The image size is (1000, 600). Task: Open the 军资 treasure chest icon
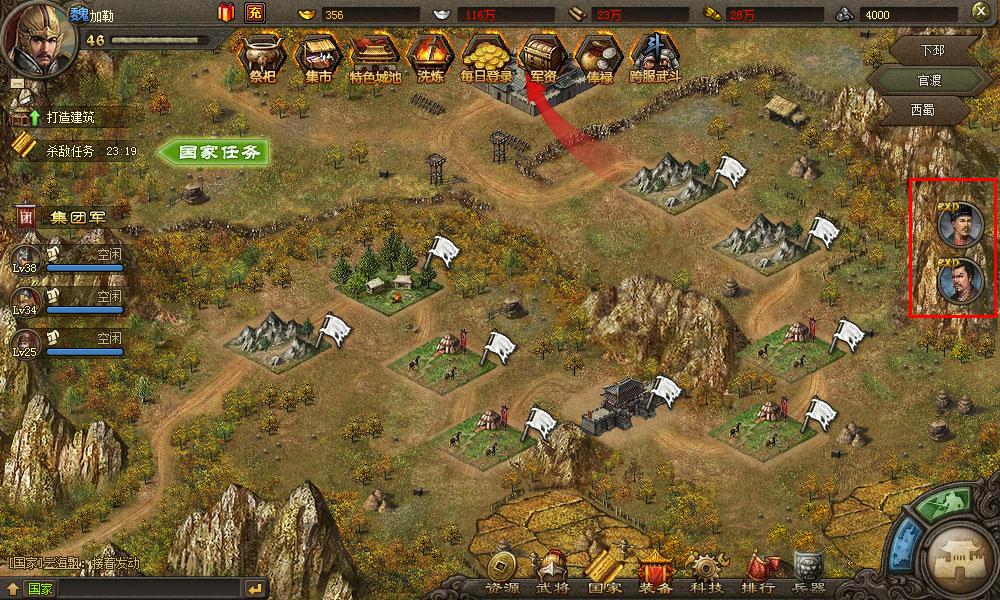coord(543,59)
